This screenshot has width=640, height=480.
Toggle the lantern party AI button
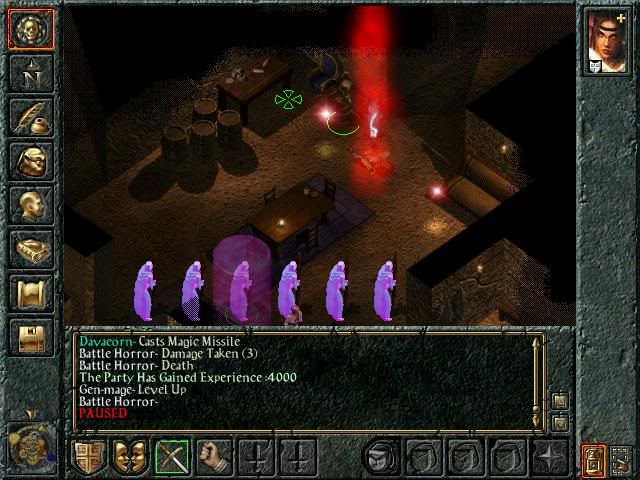pyautogui.click(x=594, y=459)
